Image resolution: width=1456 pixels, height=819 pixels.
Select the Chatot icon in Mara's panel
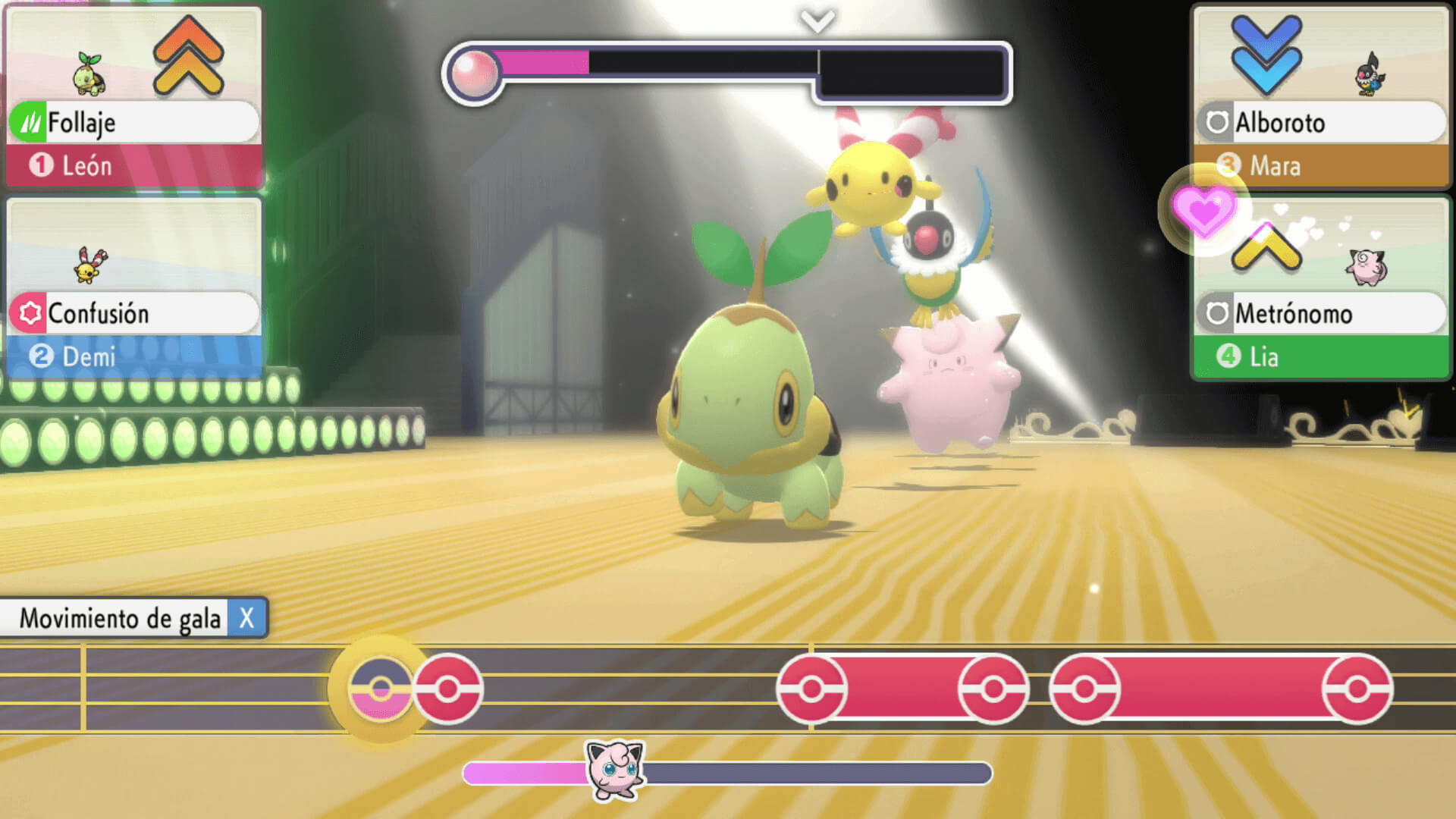coord(1370,75)
